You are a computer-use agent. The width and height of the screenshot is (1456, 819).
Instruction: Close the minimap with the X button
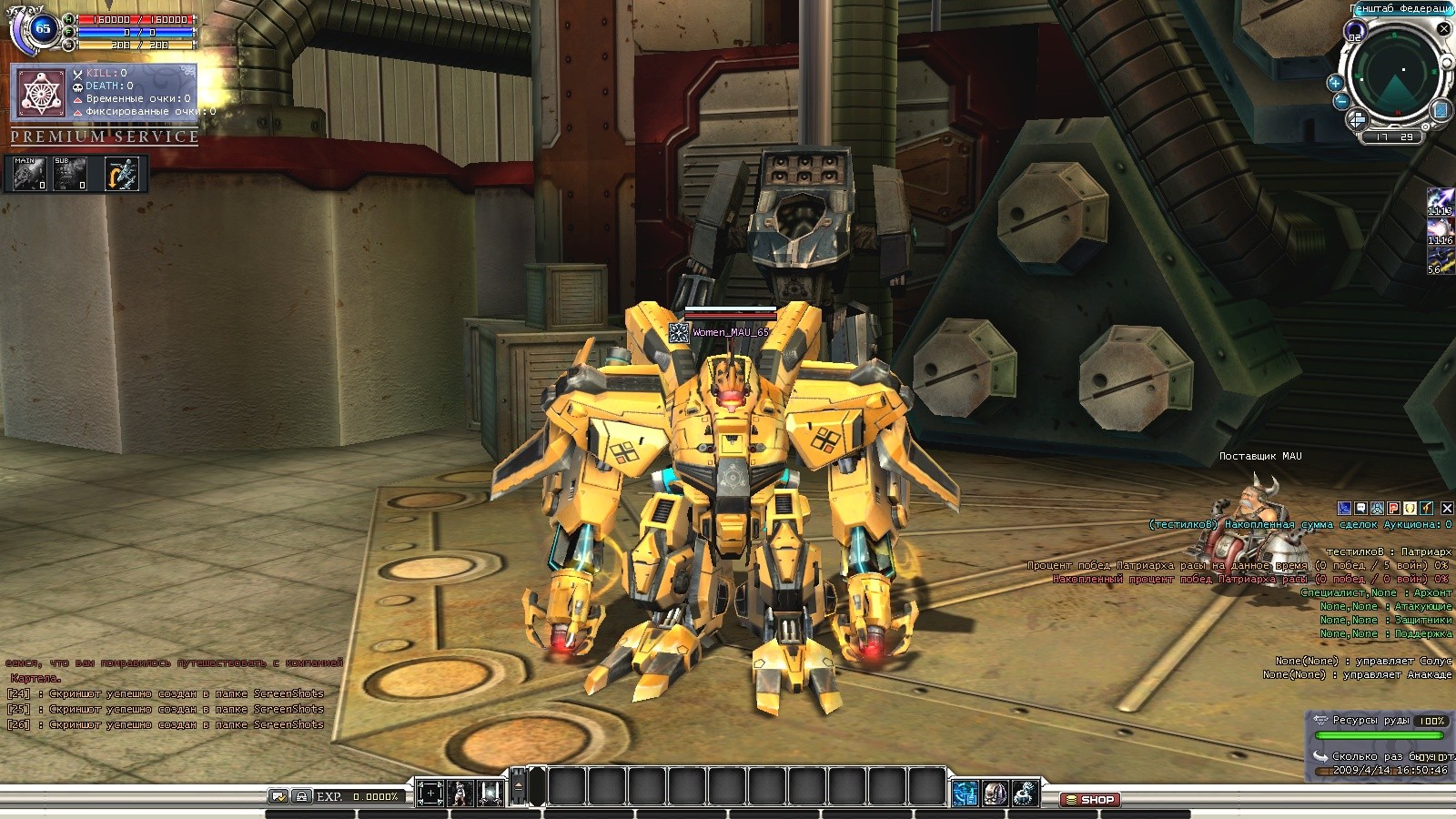[1443, 29]
